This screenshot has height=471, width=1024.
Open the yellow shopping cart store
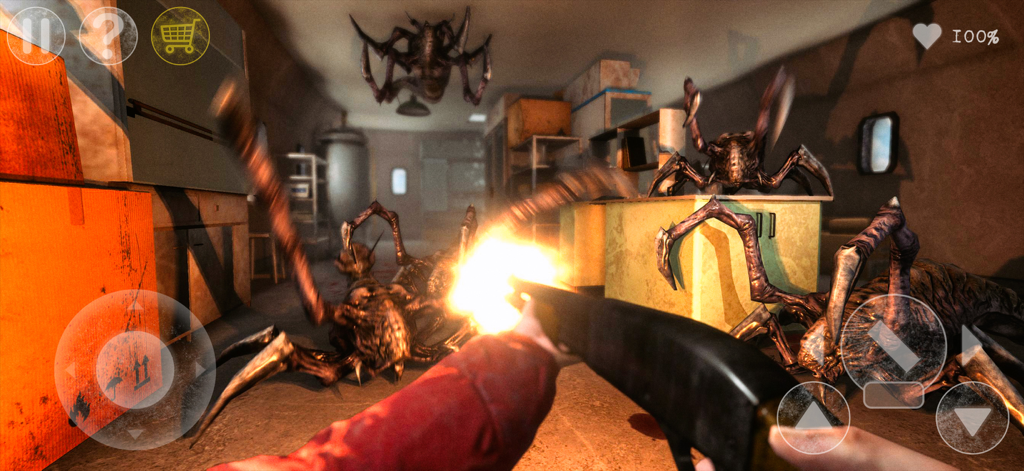[x=180, y=35]
